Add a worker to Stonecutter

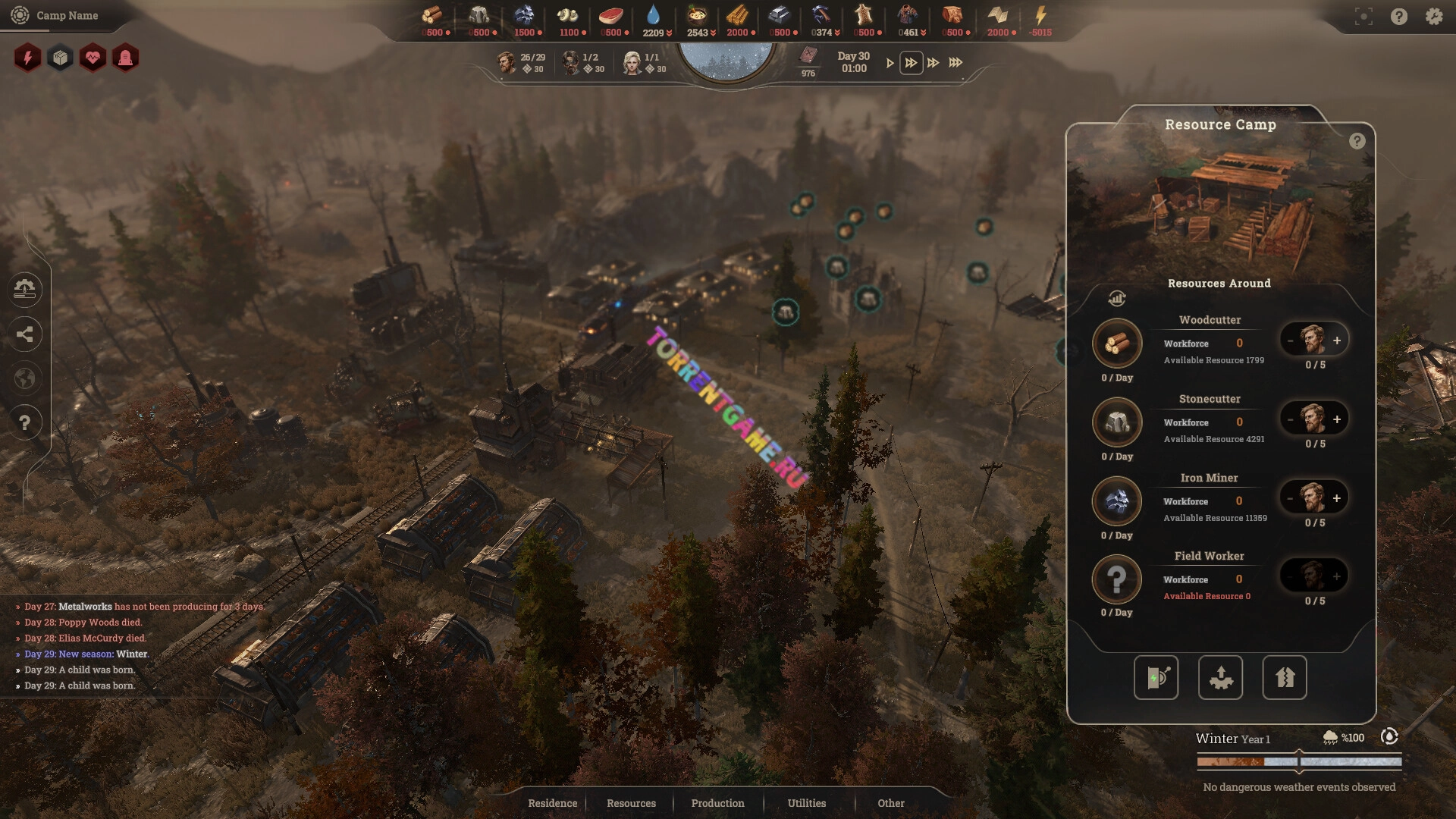pos(1337,419)
